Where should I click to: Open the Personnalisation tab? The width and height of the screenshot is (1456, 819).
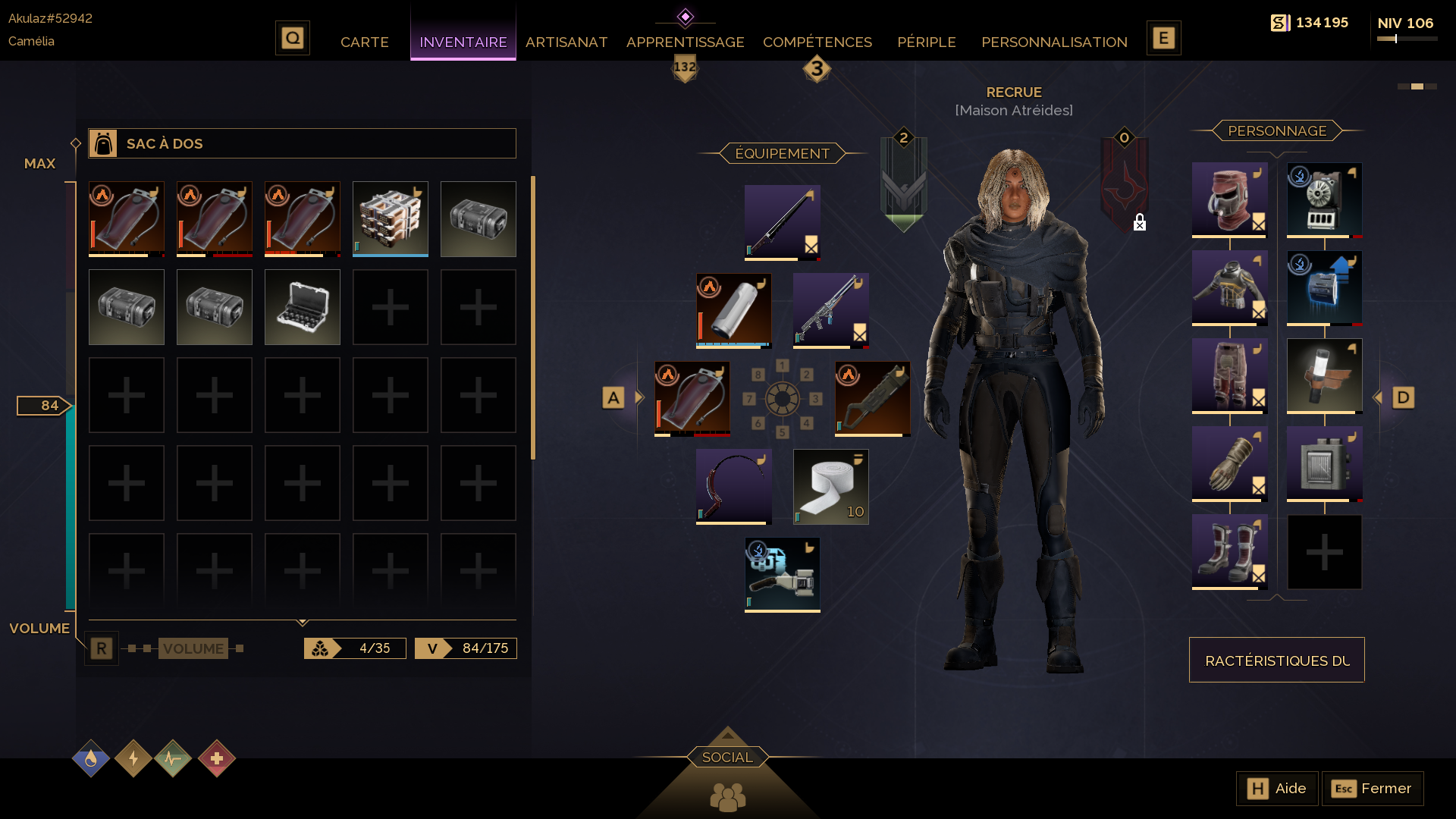tap(1053, 42)
